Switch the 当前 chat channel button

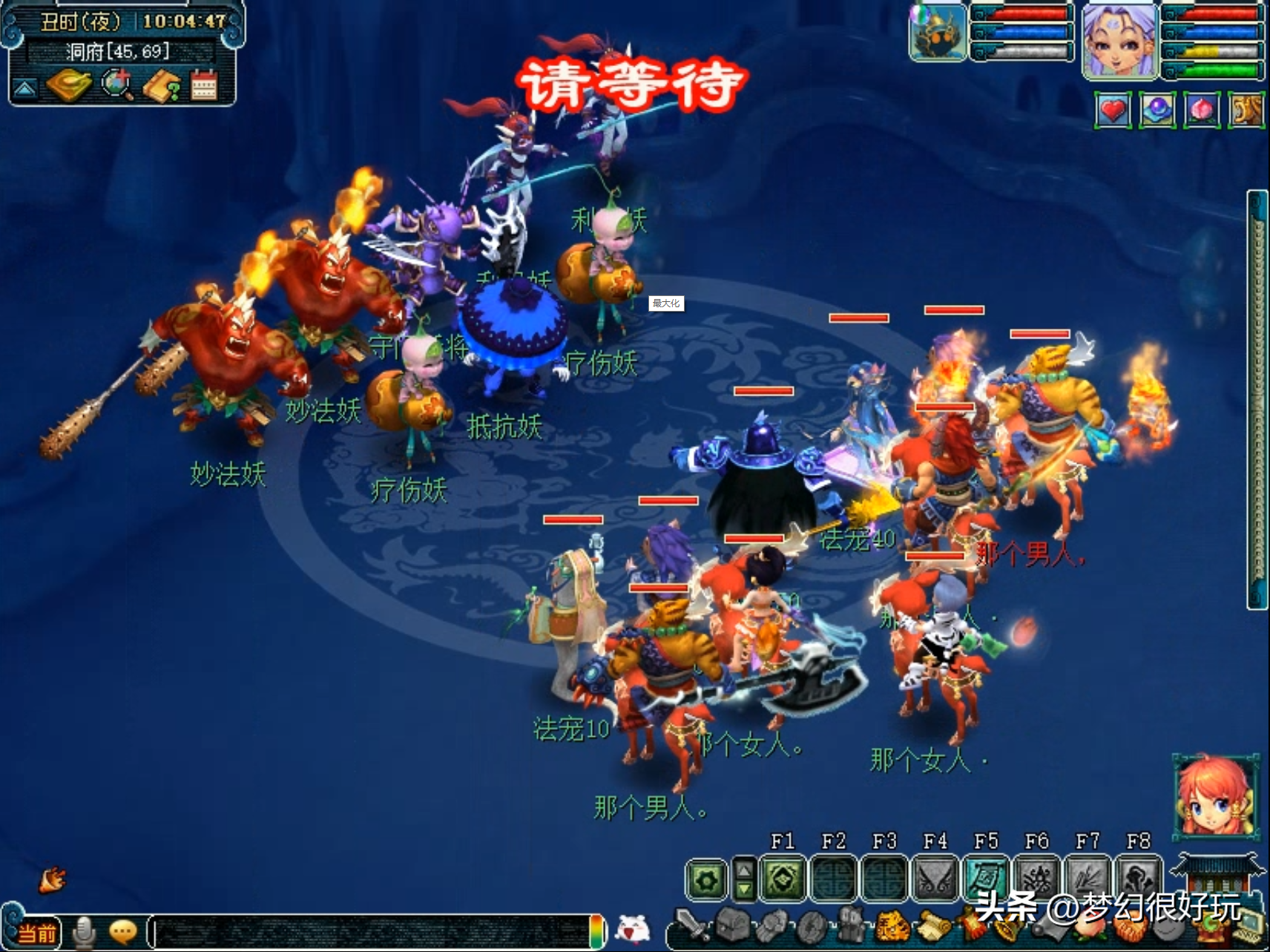[37, 932]
